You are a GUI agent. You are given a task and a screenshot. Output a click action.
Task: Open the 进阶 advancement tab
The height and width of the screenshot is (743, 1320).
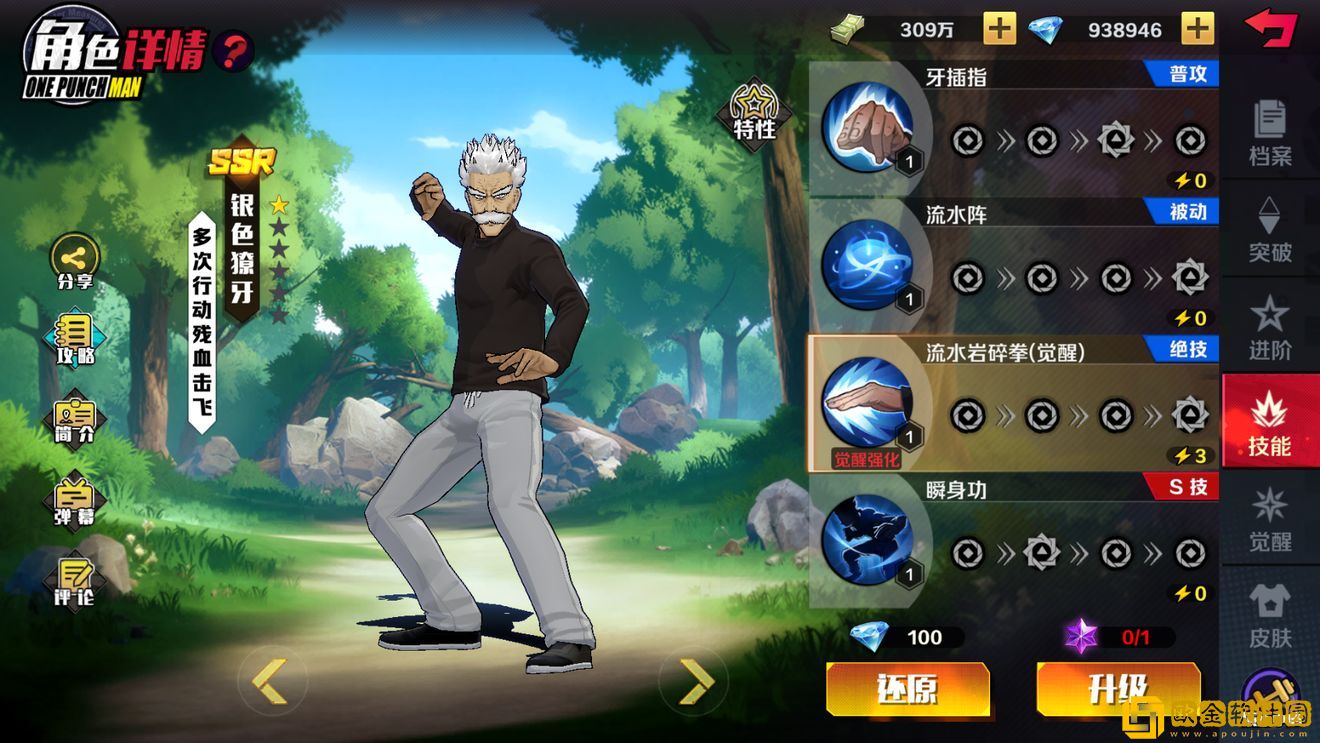[1270, 327]
